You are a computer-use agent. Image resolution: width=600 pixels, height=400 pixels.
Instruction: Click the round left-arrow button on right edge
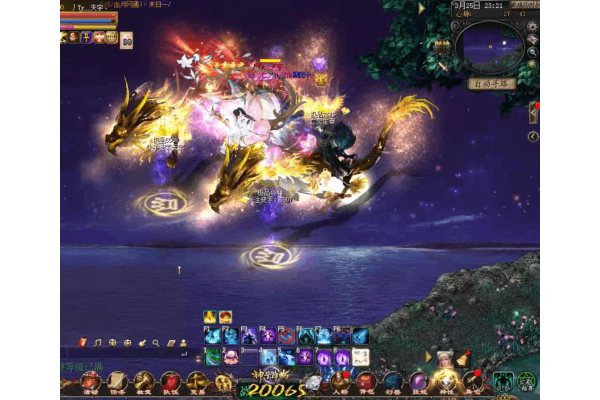pos(533,136)
